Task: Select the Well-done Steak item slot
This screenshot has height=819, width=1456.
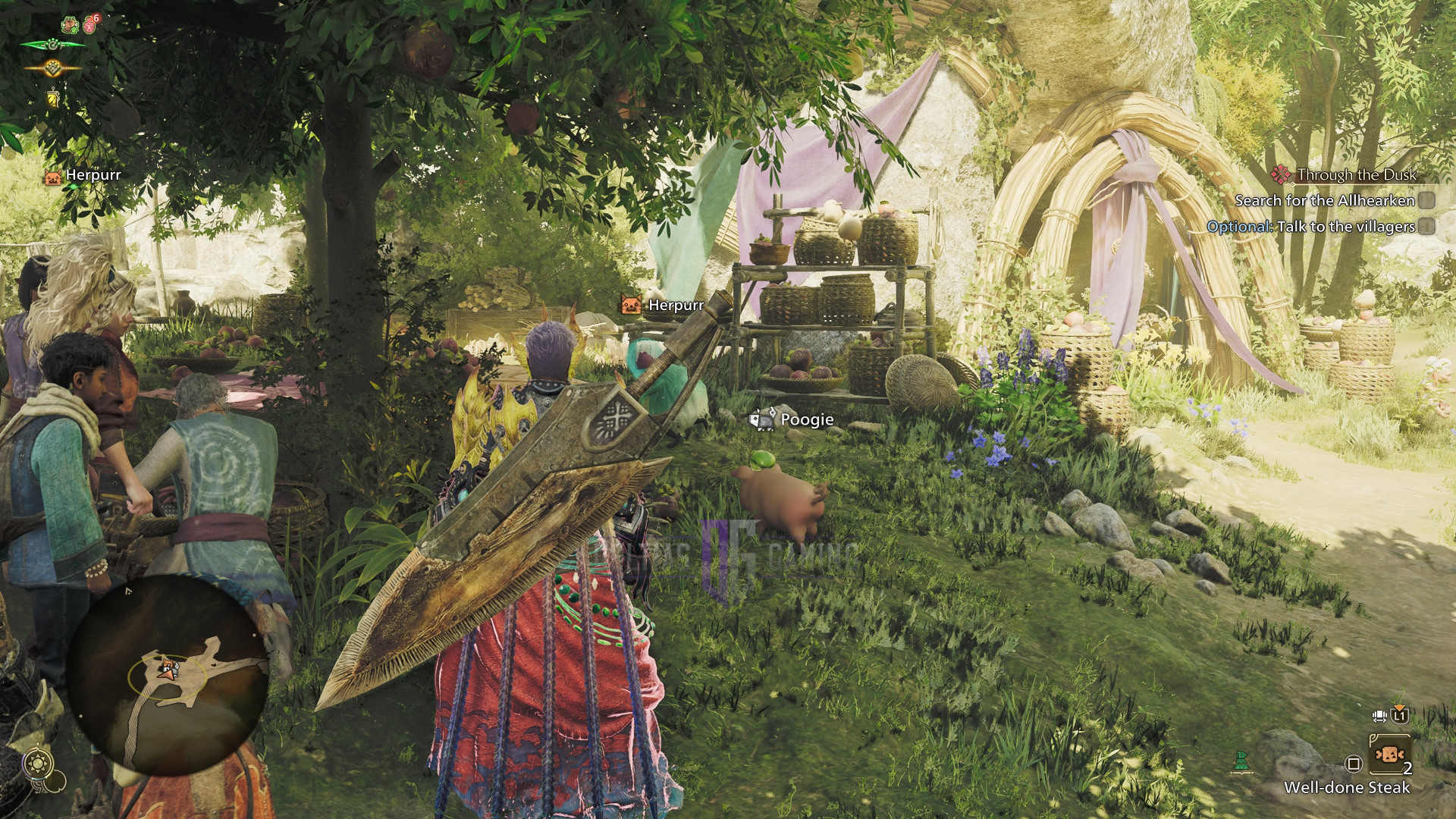Action: 1389,755
